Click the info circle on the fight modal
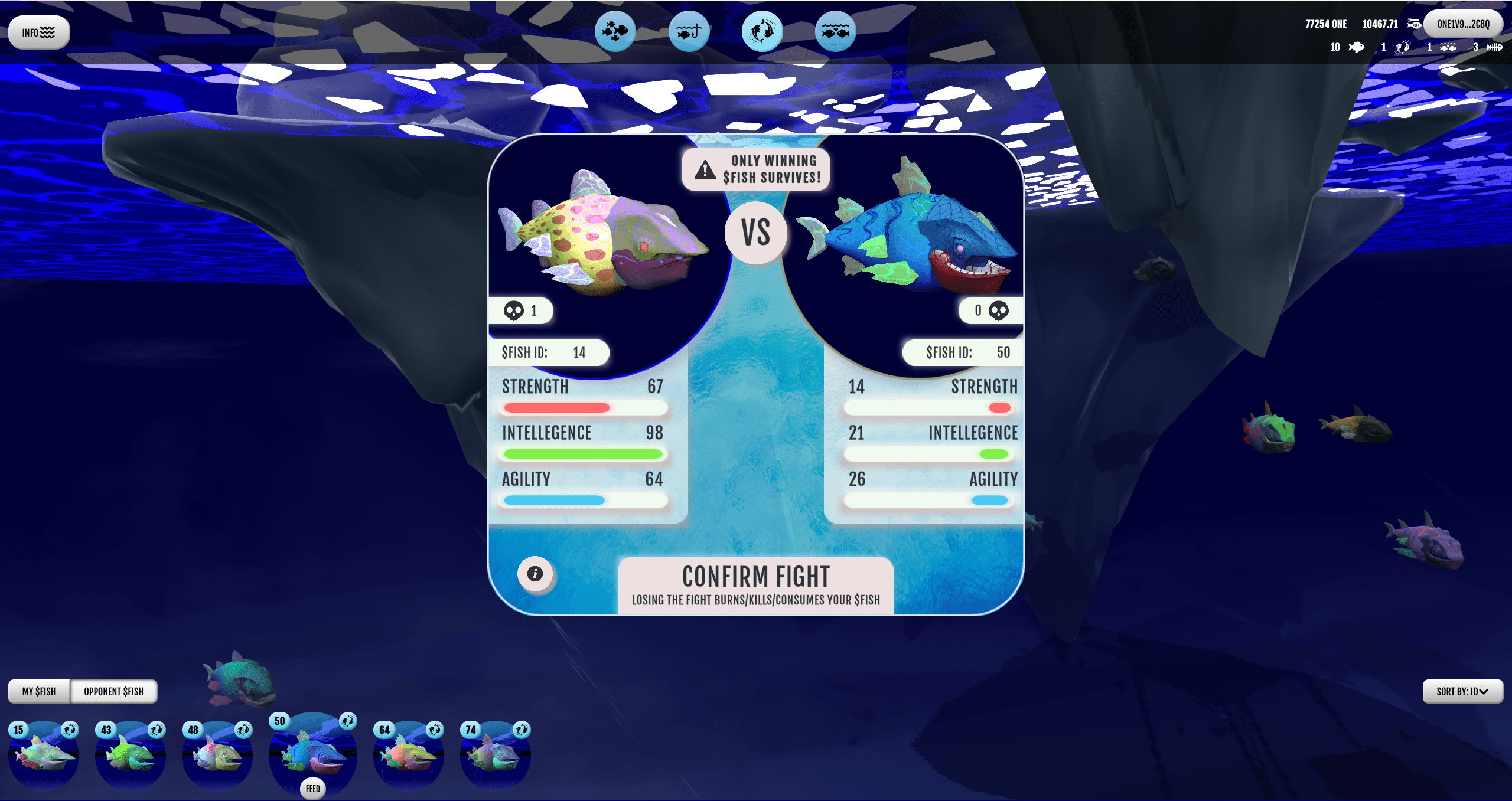 [535, 573]
